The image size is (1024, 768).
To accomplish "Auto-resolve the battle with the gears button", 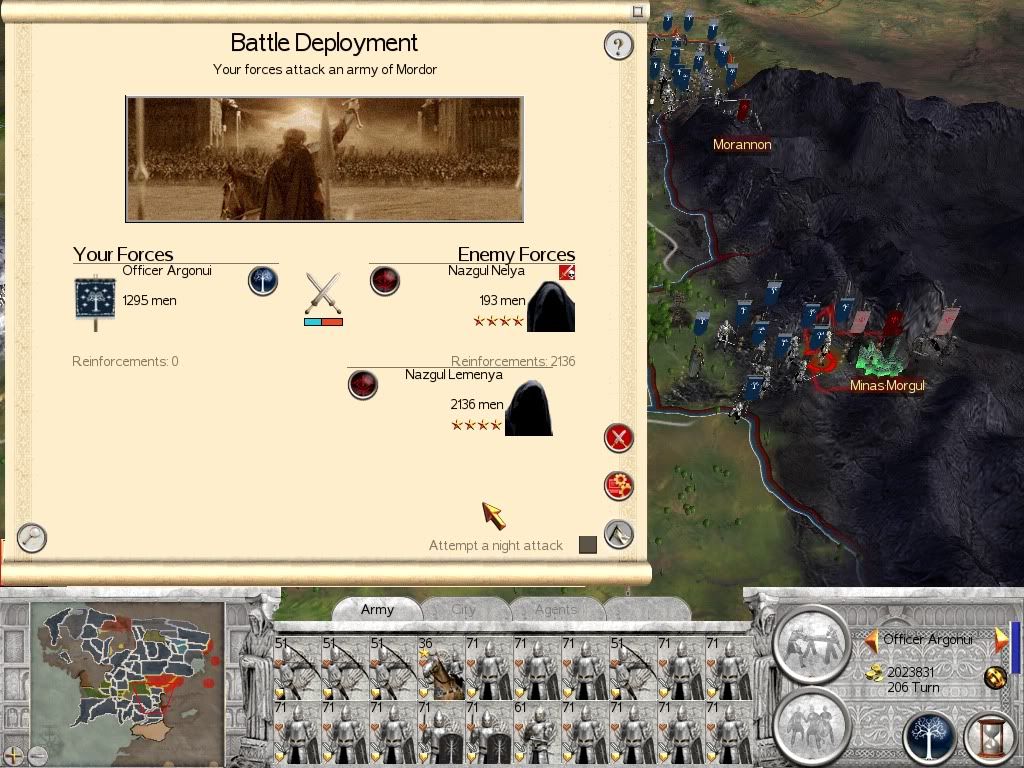I will click(619, 486).
